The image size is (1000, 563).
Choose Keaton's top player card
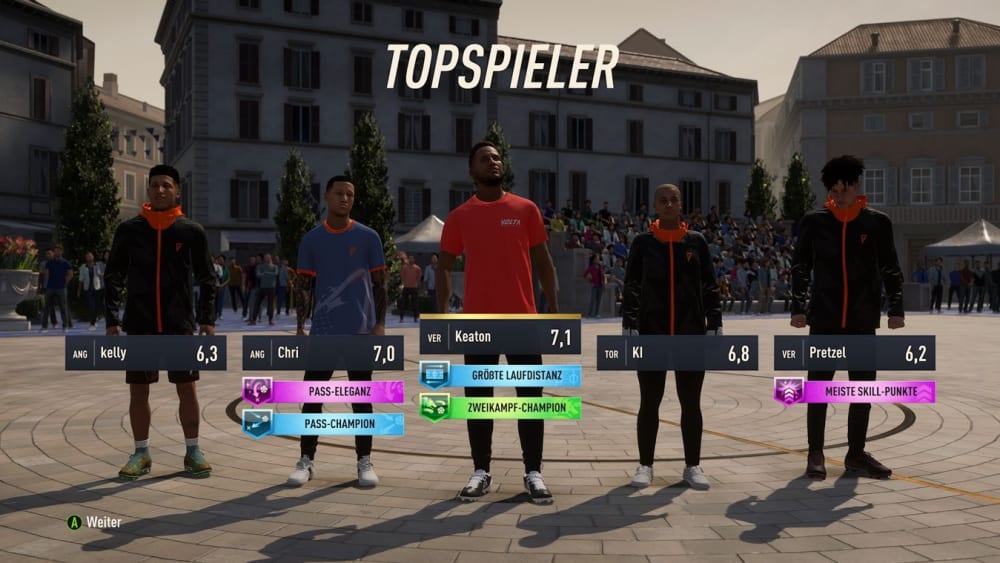click(x=500, y=337)
